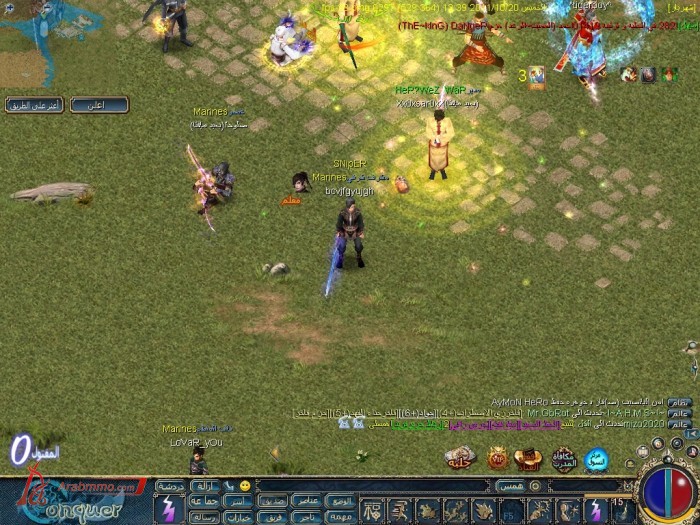Open the 'فريق' team button
Viewport: 700px width, 525px height.
pos(273,516)
